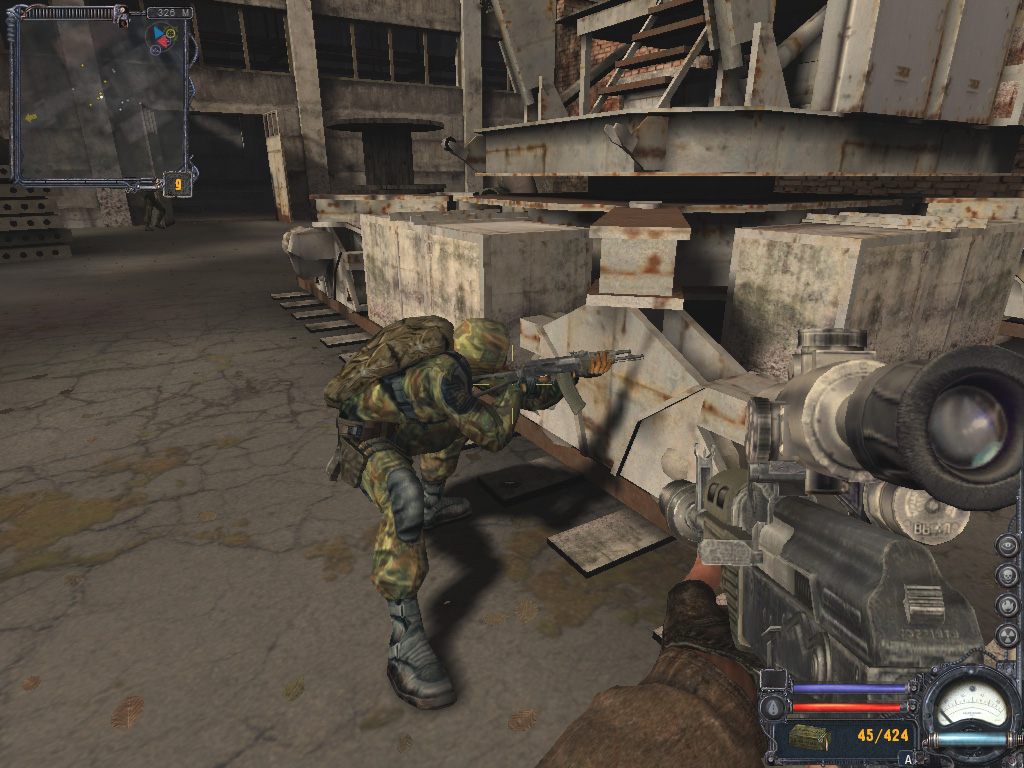
Task: Click the skull status icon
Action: (x=1008, y=576)
